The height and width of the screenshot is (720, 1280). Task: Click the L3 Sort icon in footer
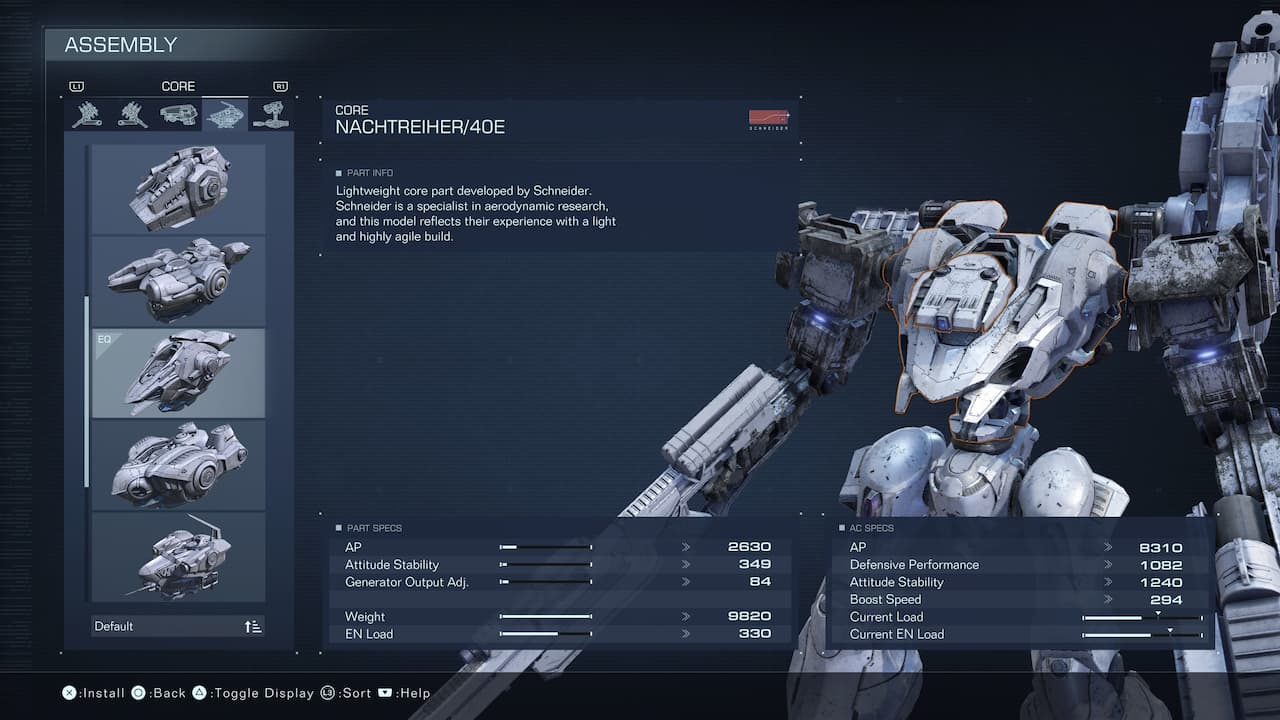(x=330, y=692)
